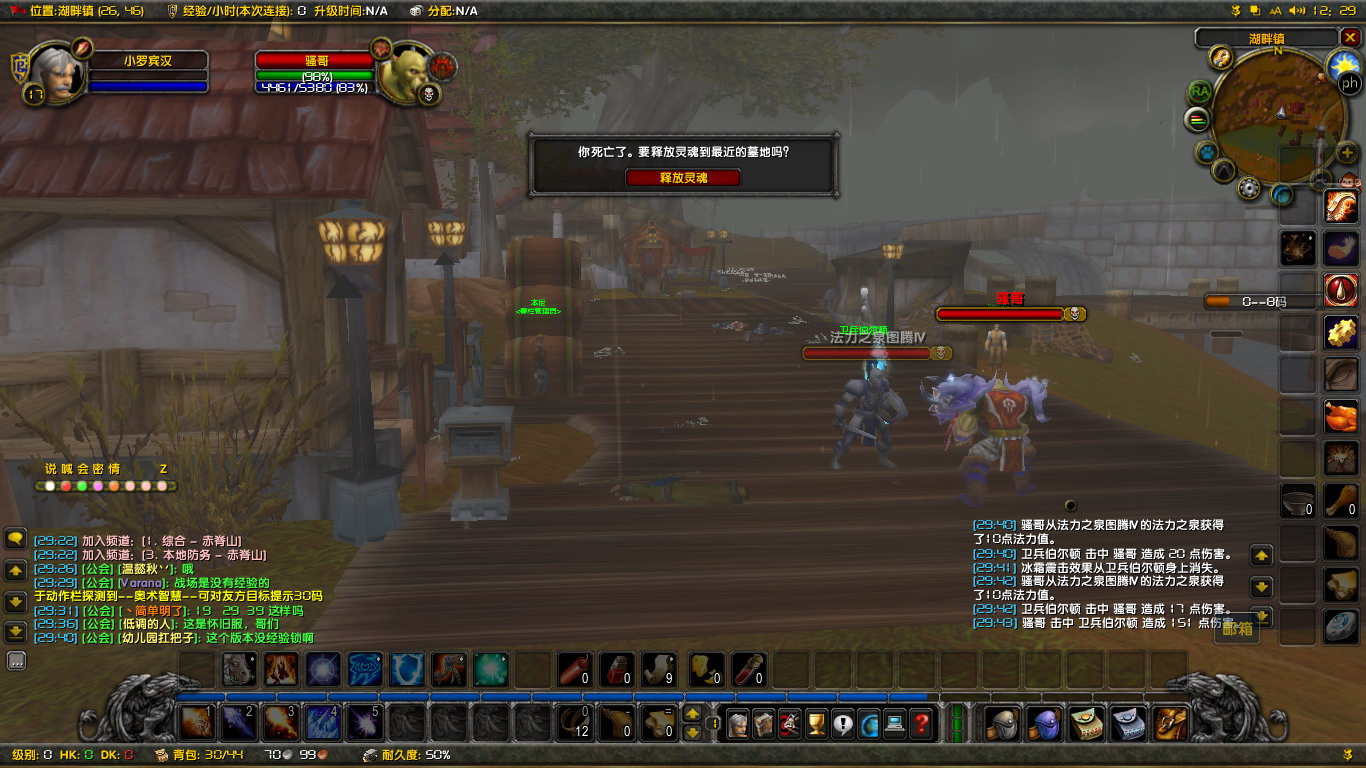The image size is (1366, 768).
Task: Pick the white chat color dot
Action: (x=50, y=485)
